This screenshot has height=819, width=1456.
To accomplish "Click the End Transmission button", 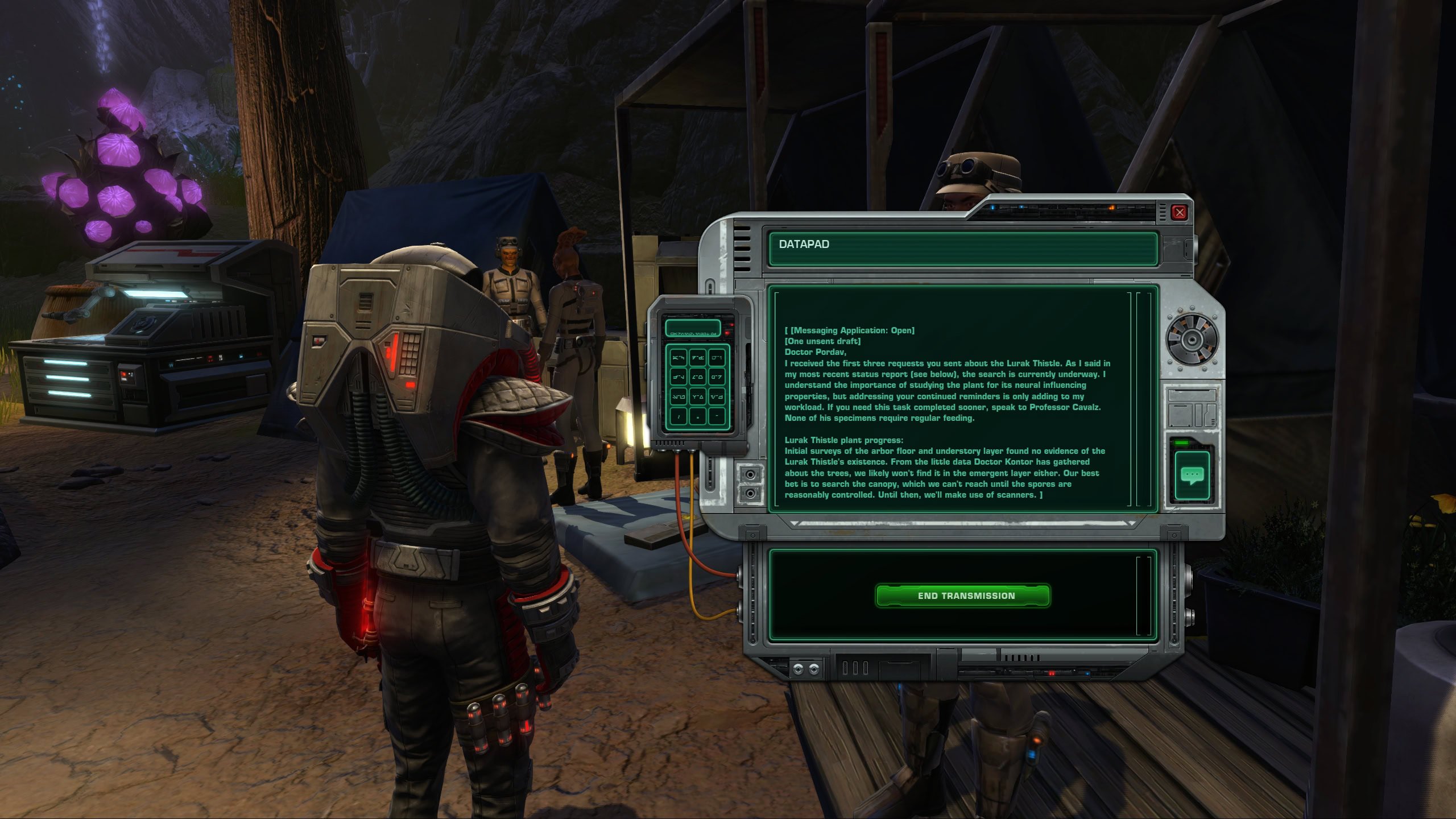I will (962, 595).
